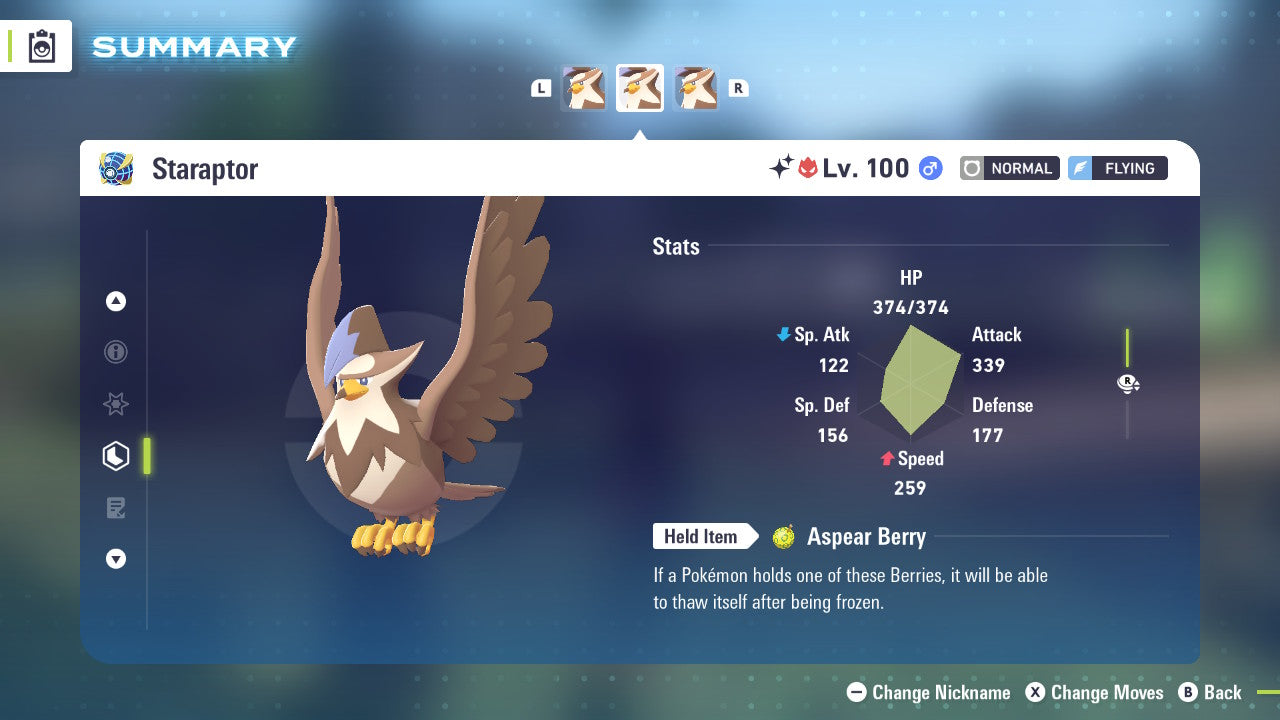Screen dimensions: 1280x720
Task: Select the star ribbons page in sidebar
Action: pyautogui.click(x=116, y=404)
